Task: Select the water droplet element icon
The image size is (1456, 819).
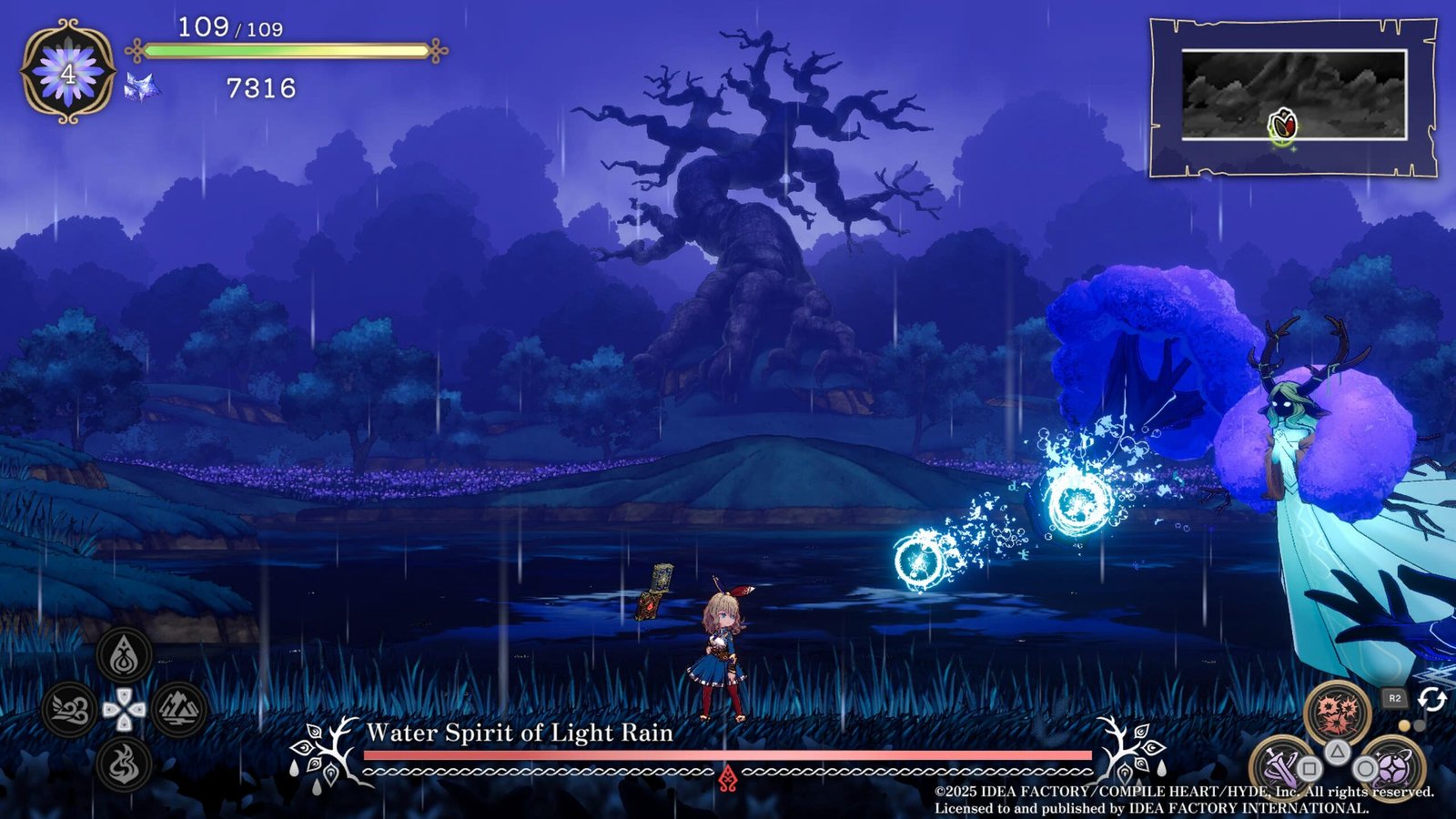Action: (125, 655)
